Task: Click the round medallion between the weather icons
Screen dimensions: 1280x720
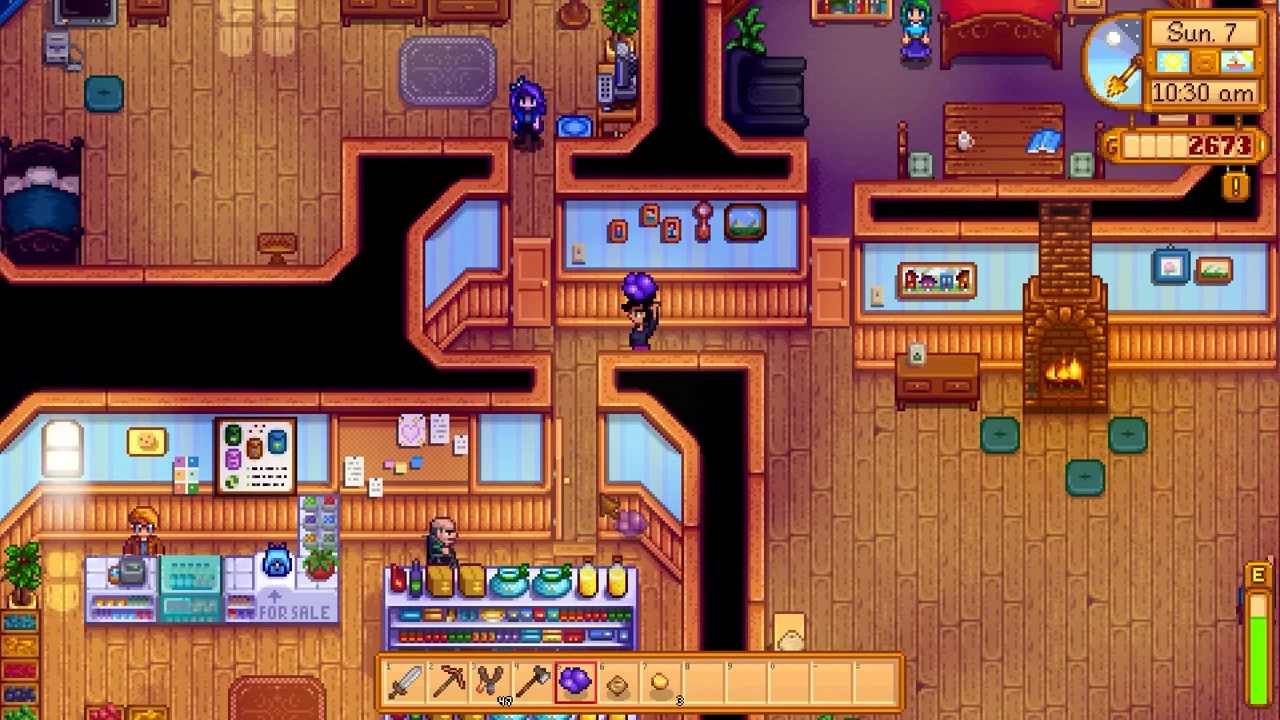Action: 1204,62
